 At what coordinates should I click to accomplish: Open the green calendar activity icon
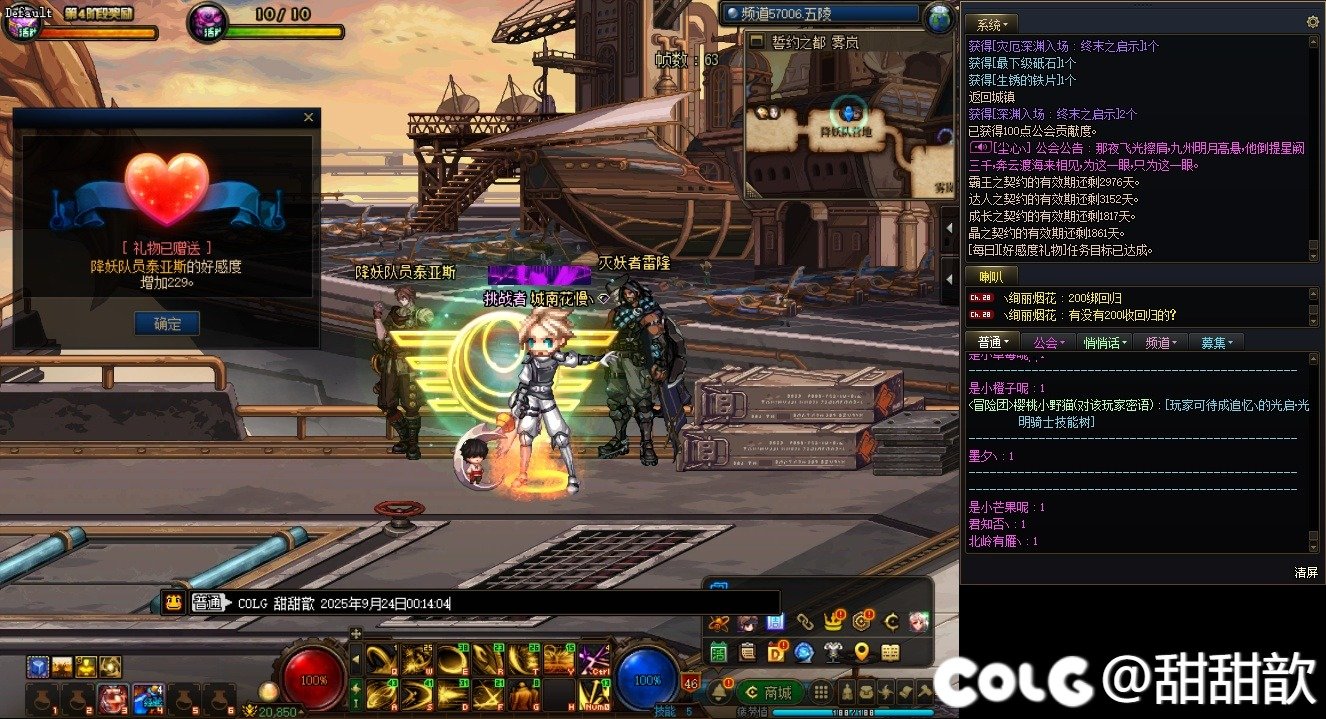pos(719,652)
